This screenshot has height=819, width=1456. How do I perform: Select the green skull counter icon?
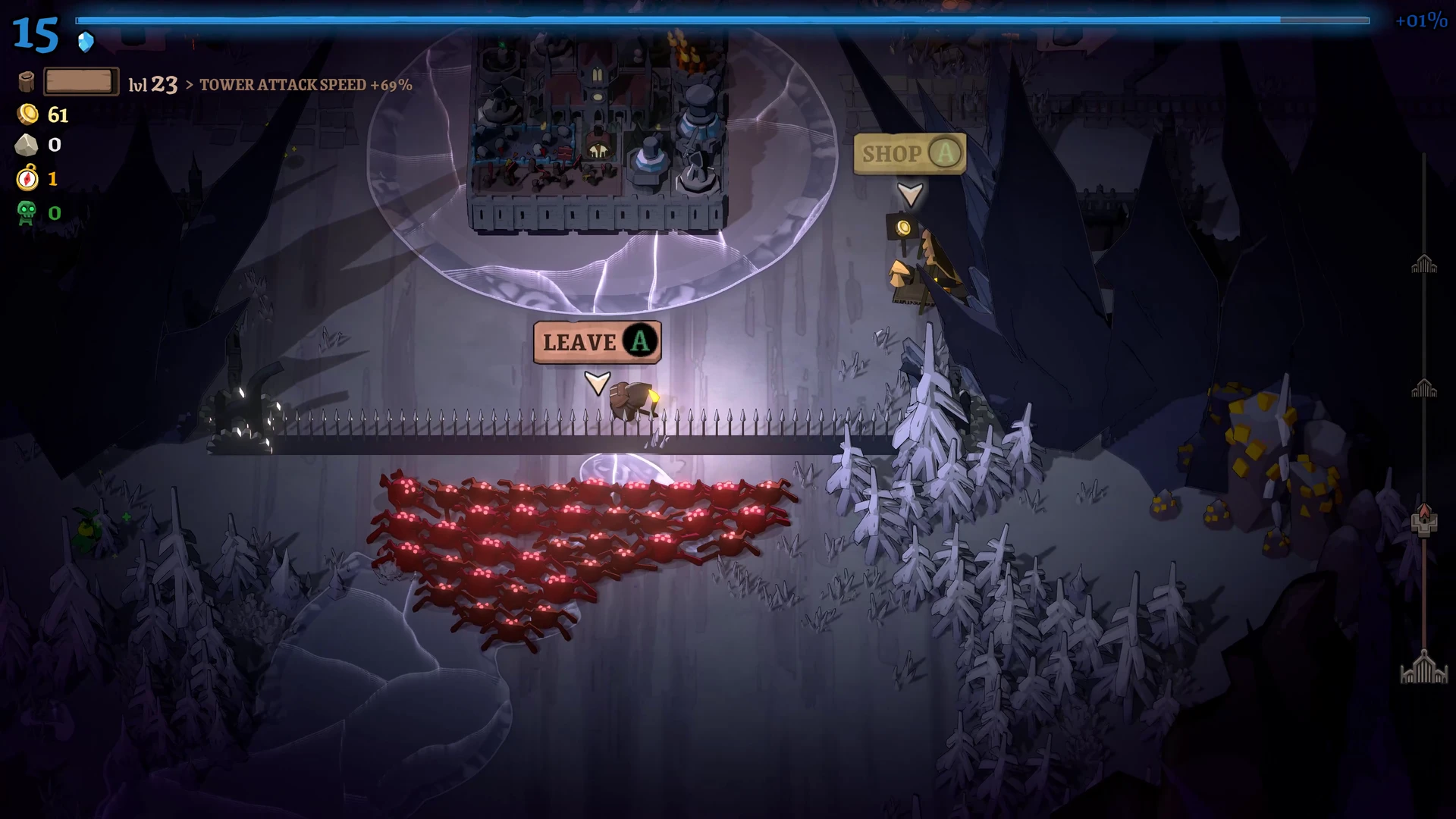(27, 212)
